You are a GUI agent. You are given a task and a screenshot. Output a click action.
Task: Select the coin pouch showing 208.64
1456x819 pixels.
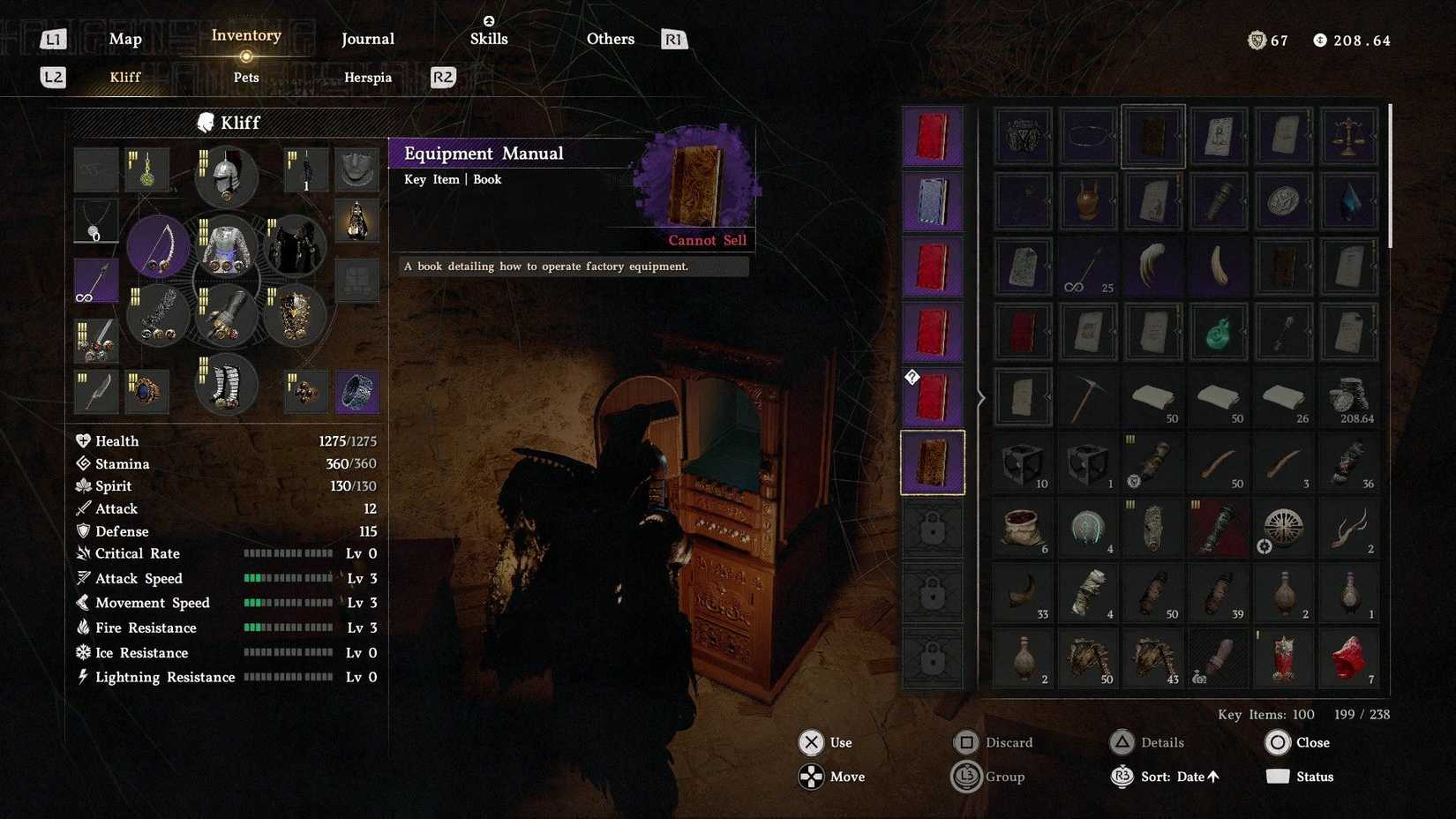(1348, 398)
